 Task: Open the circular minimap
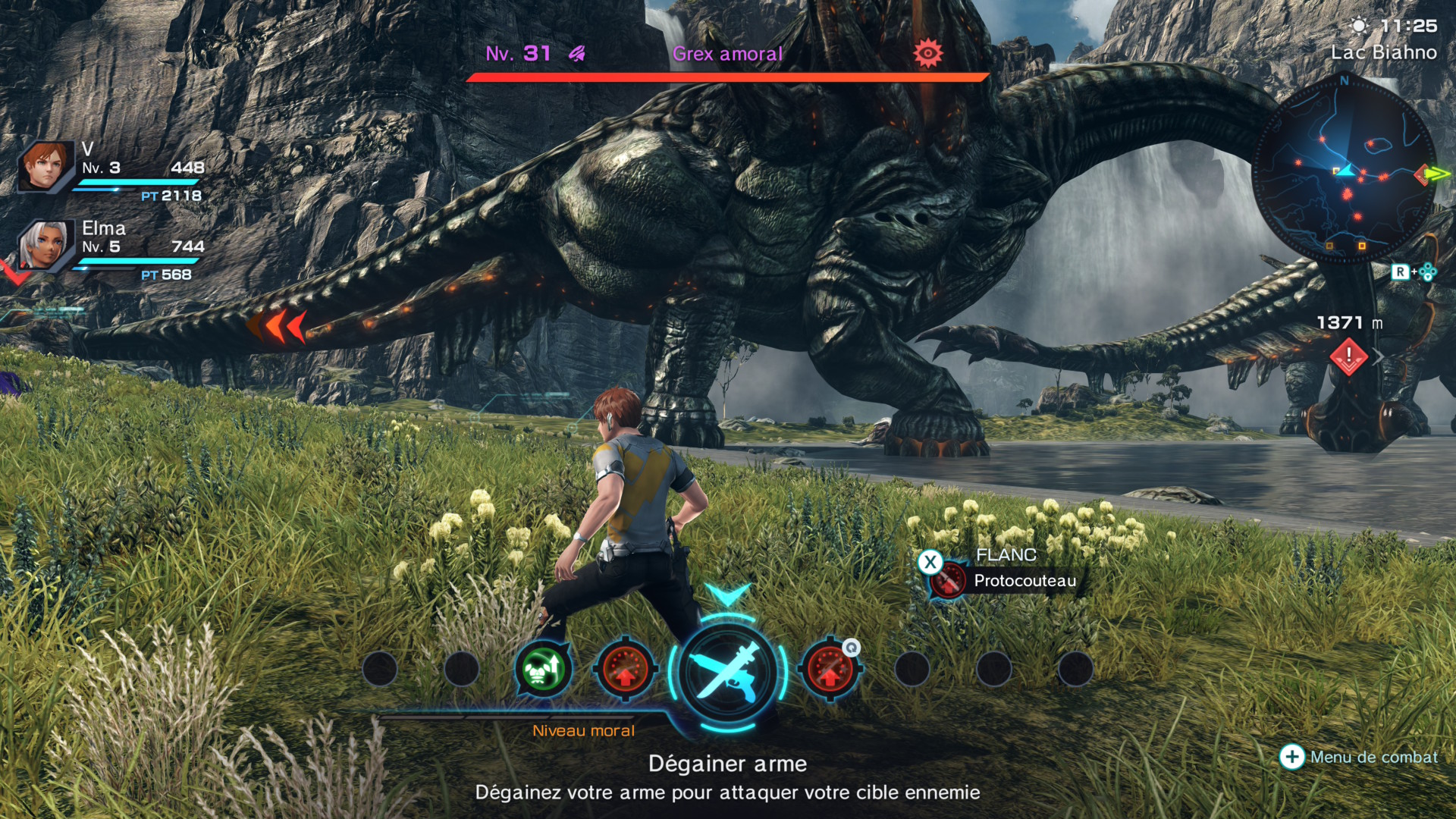coord(1343,171)
